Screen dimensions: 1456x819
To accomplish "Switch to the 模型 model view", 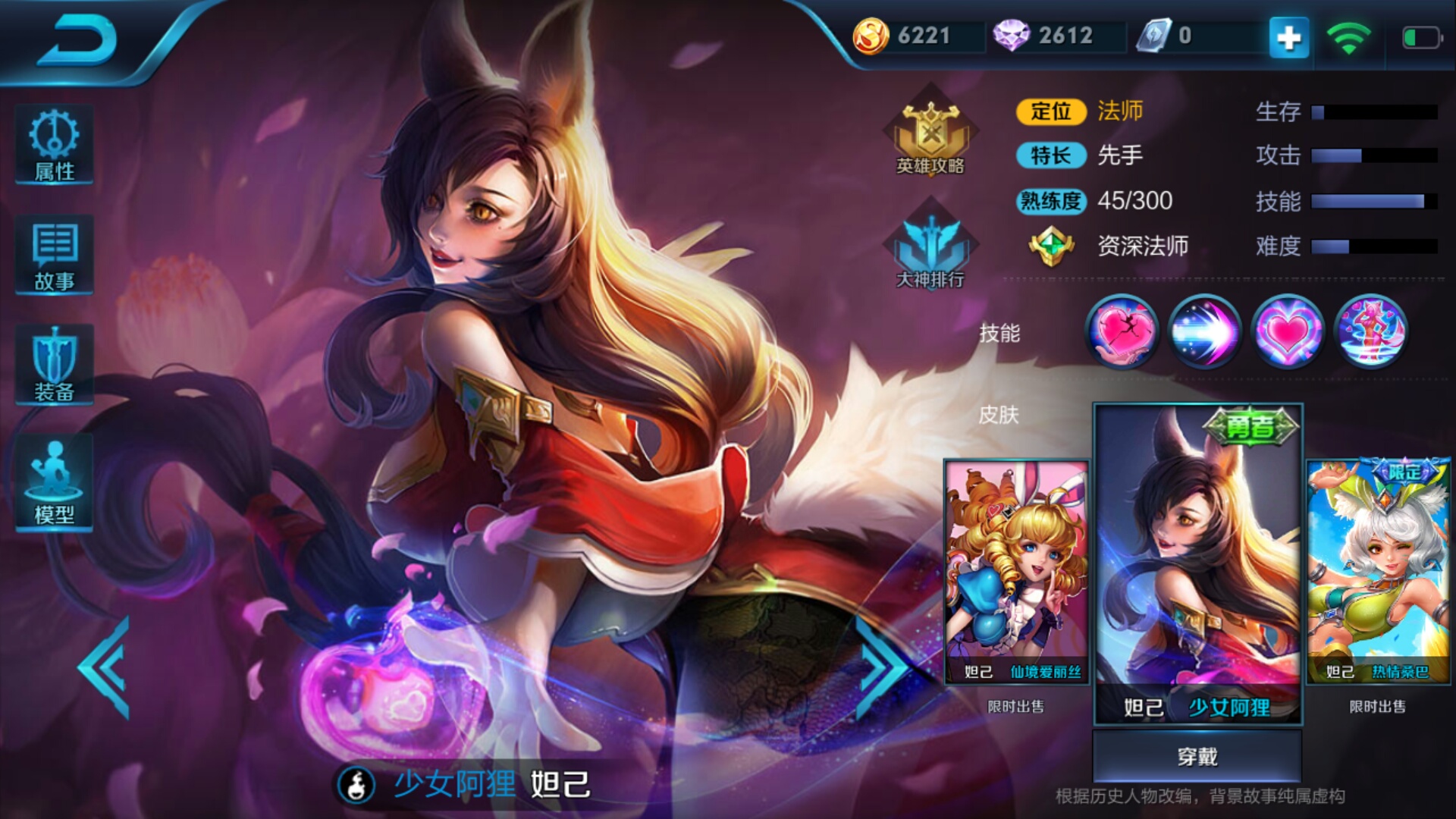I will [x=54, y=483].
